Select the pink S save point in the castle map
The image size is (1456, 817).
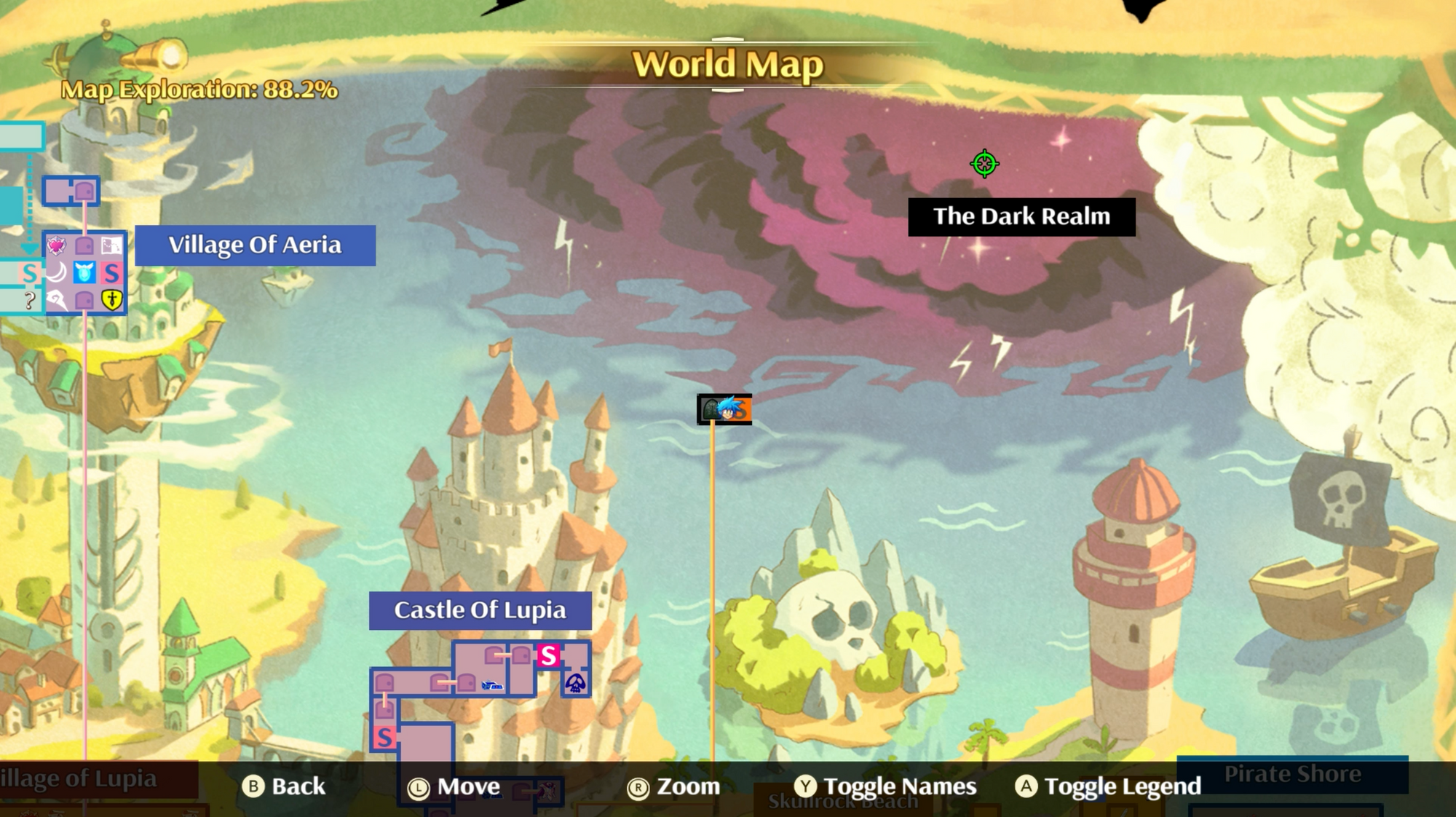548,654
